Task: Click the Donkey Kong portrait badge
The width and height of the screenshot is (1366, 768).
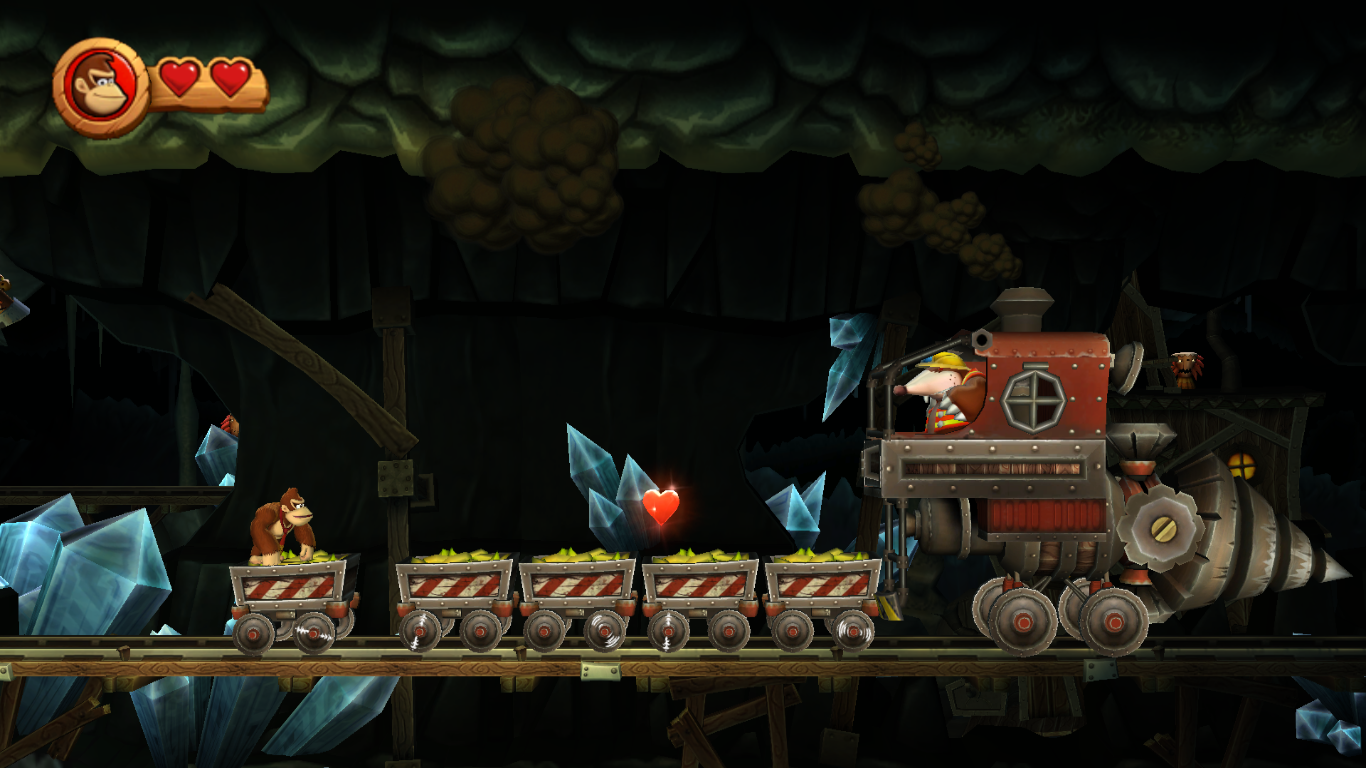Action: coord(101,87)
